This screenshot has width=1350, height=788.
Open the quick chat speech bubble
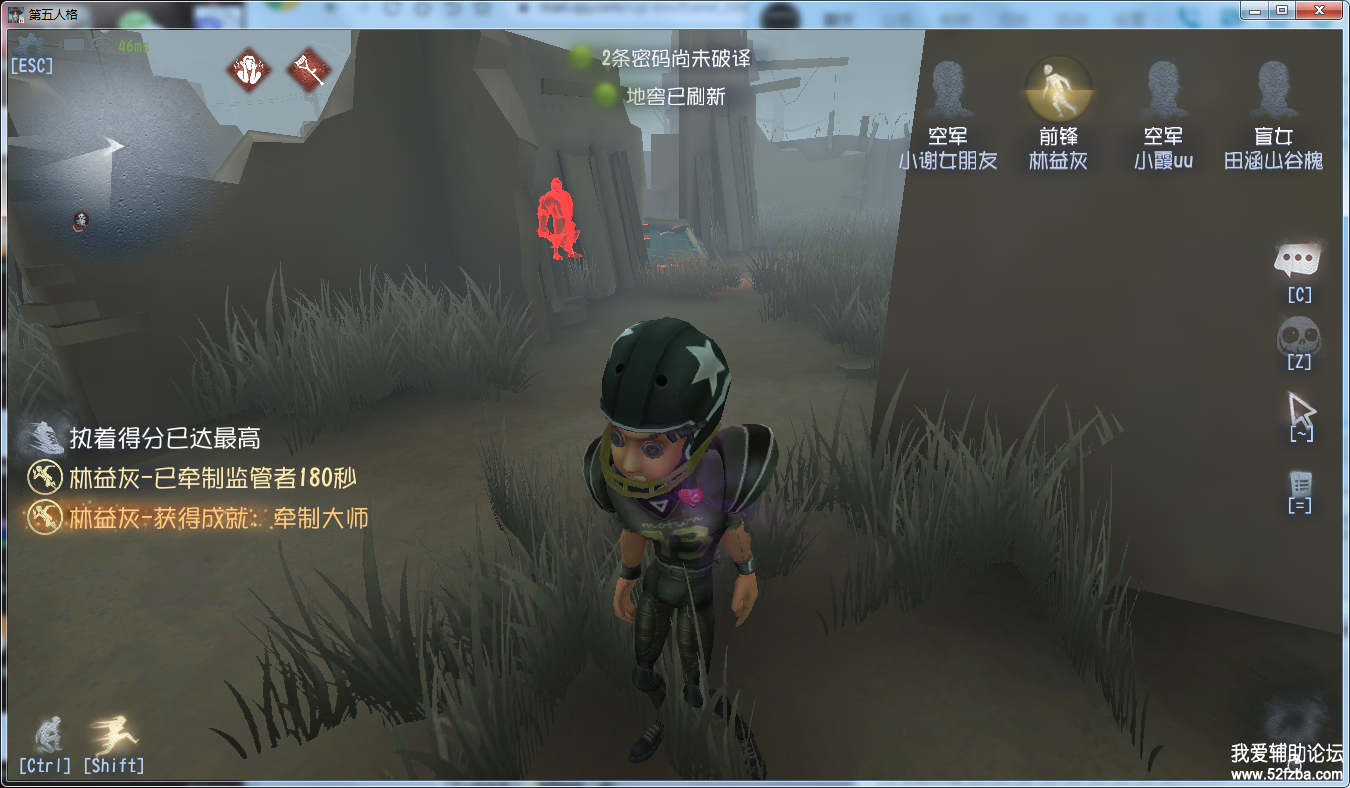(x=1299, y=262)
